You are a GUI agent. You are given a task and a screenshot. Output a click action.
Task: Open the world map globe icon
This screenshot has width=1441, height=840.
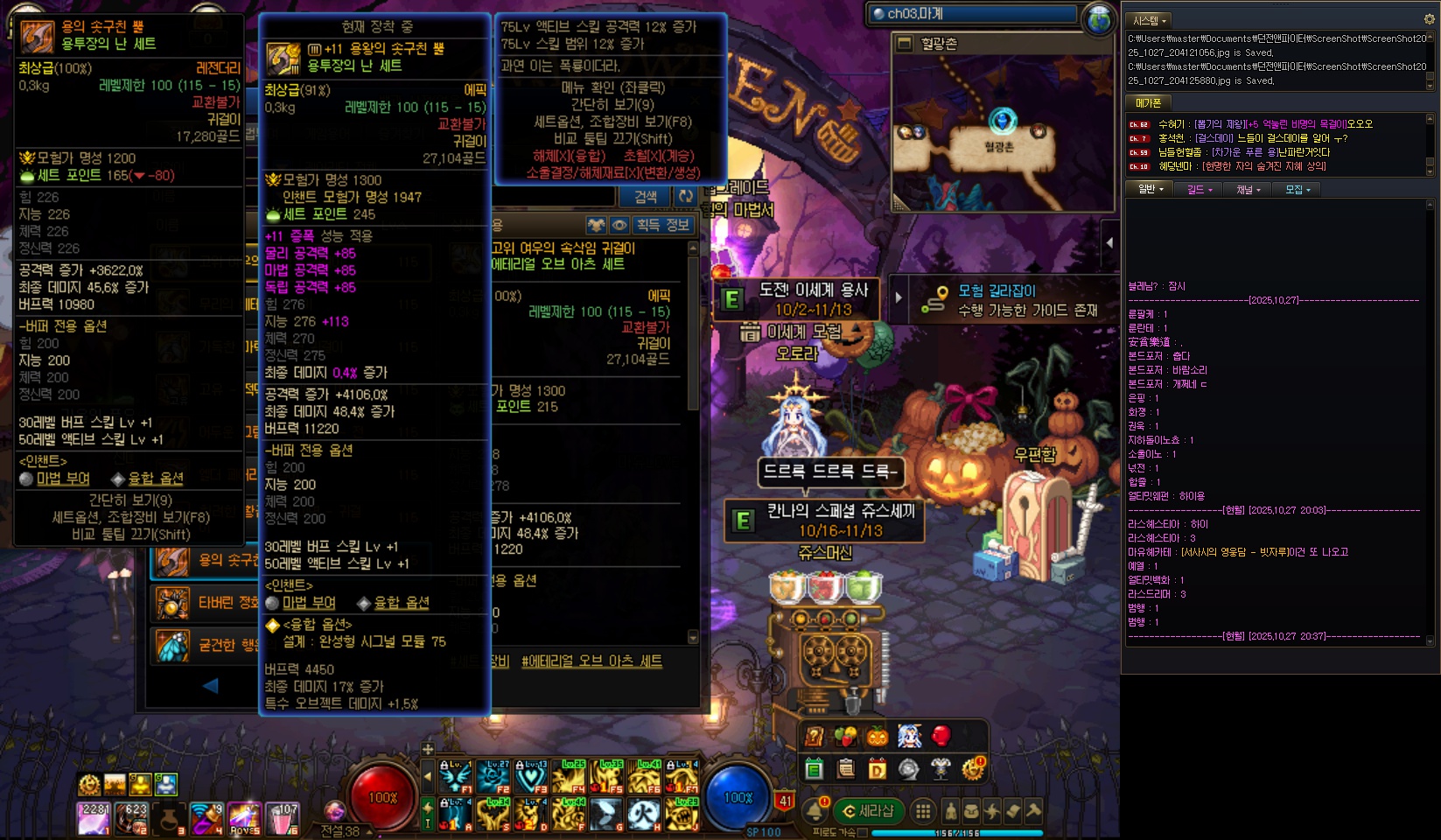[x=1099, y=18]
